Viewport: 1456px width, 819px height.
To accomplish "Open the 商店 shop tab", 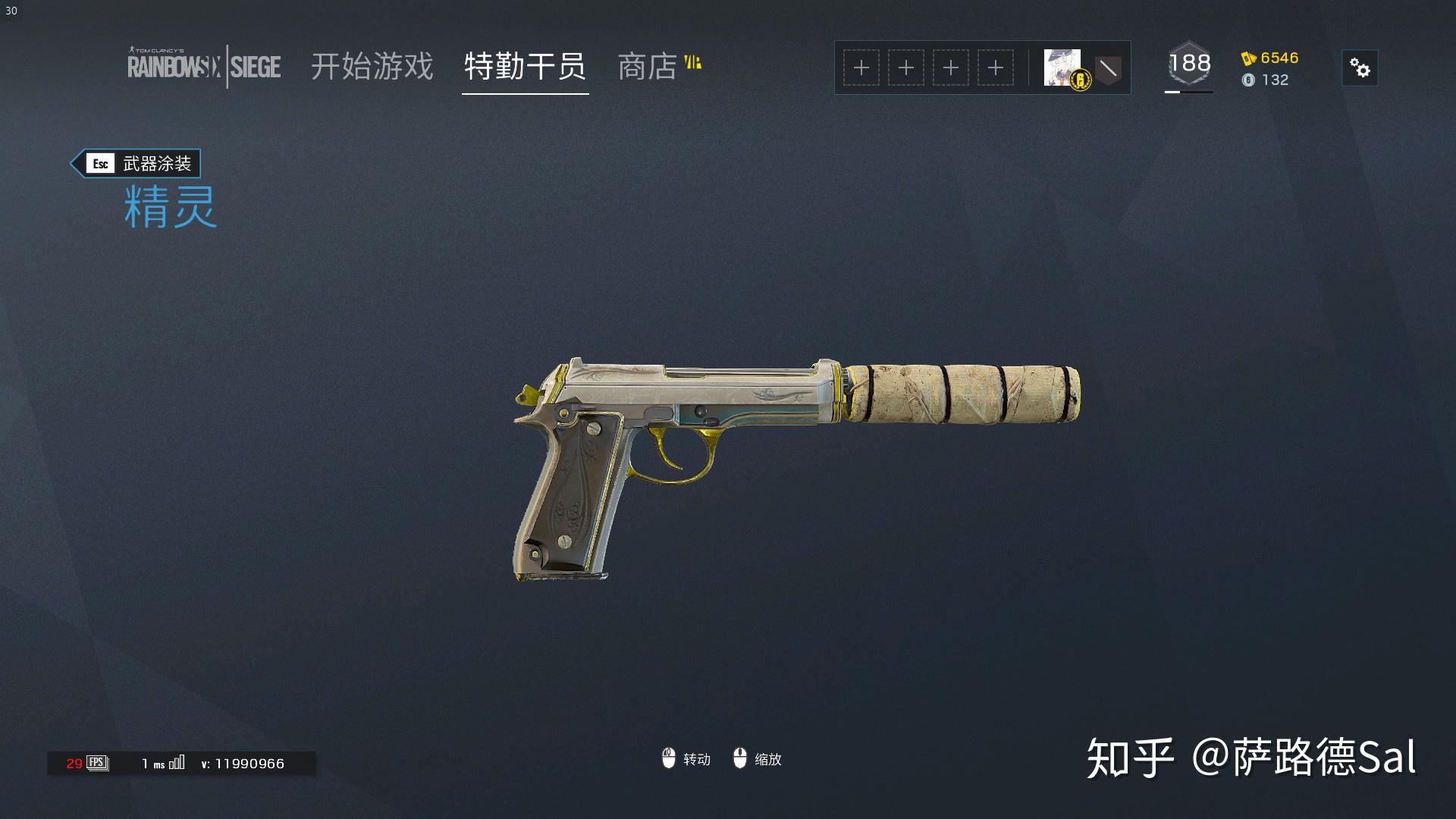I will tap(648, 67).
